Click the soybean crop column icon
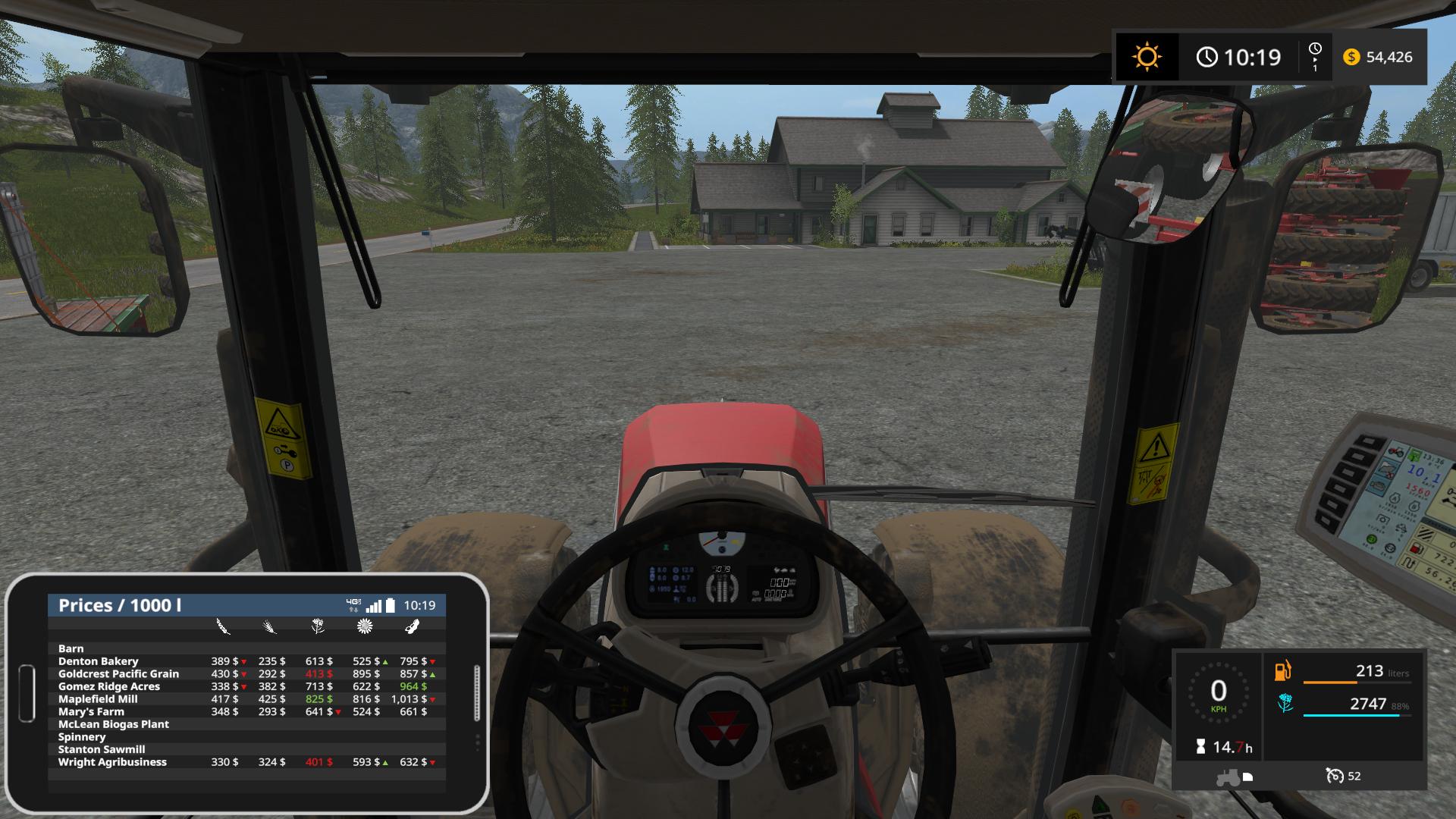 click(x=412, y=626)
